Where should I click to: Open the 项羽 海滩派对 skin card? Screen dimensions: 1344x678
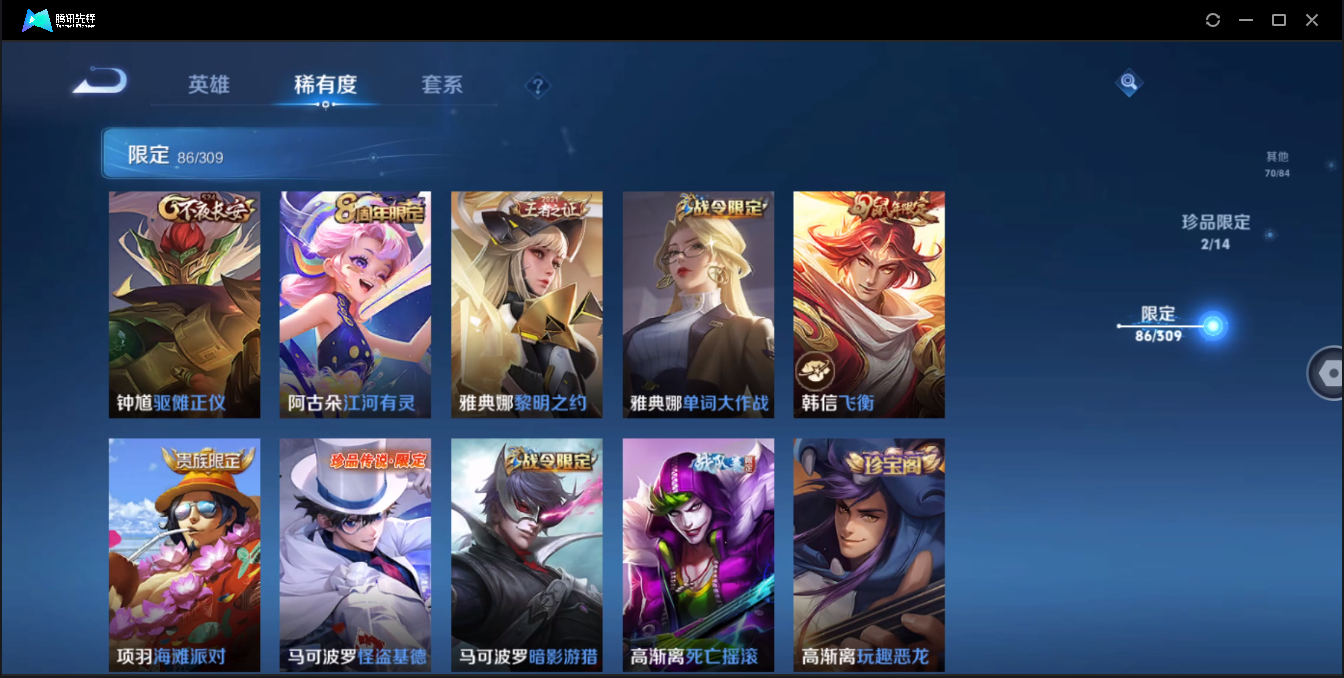tap(184, 554)
